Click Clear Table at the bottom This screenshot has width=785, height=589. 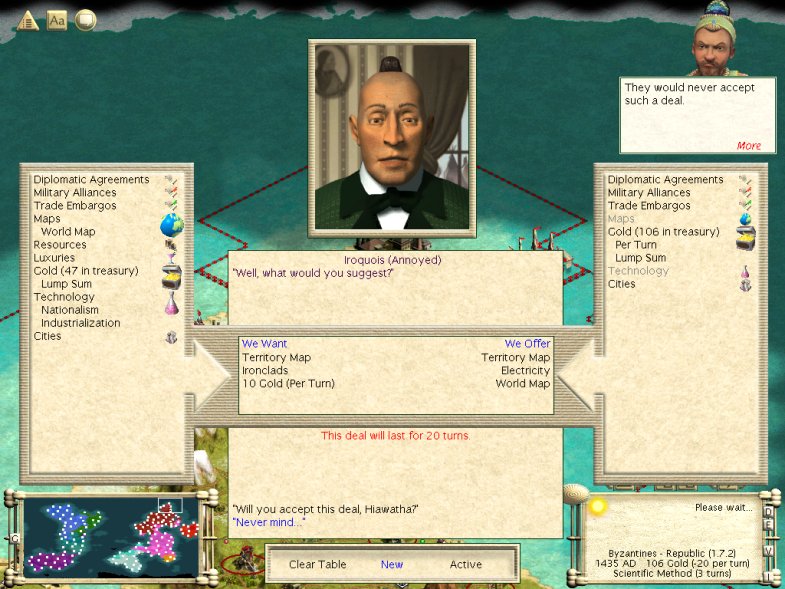coord(317,564)
